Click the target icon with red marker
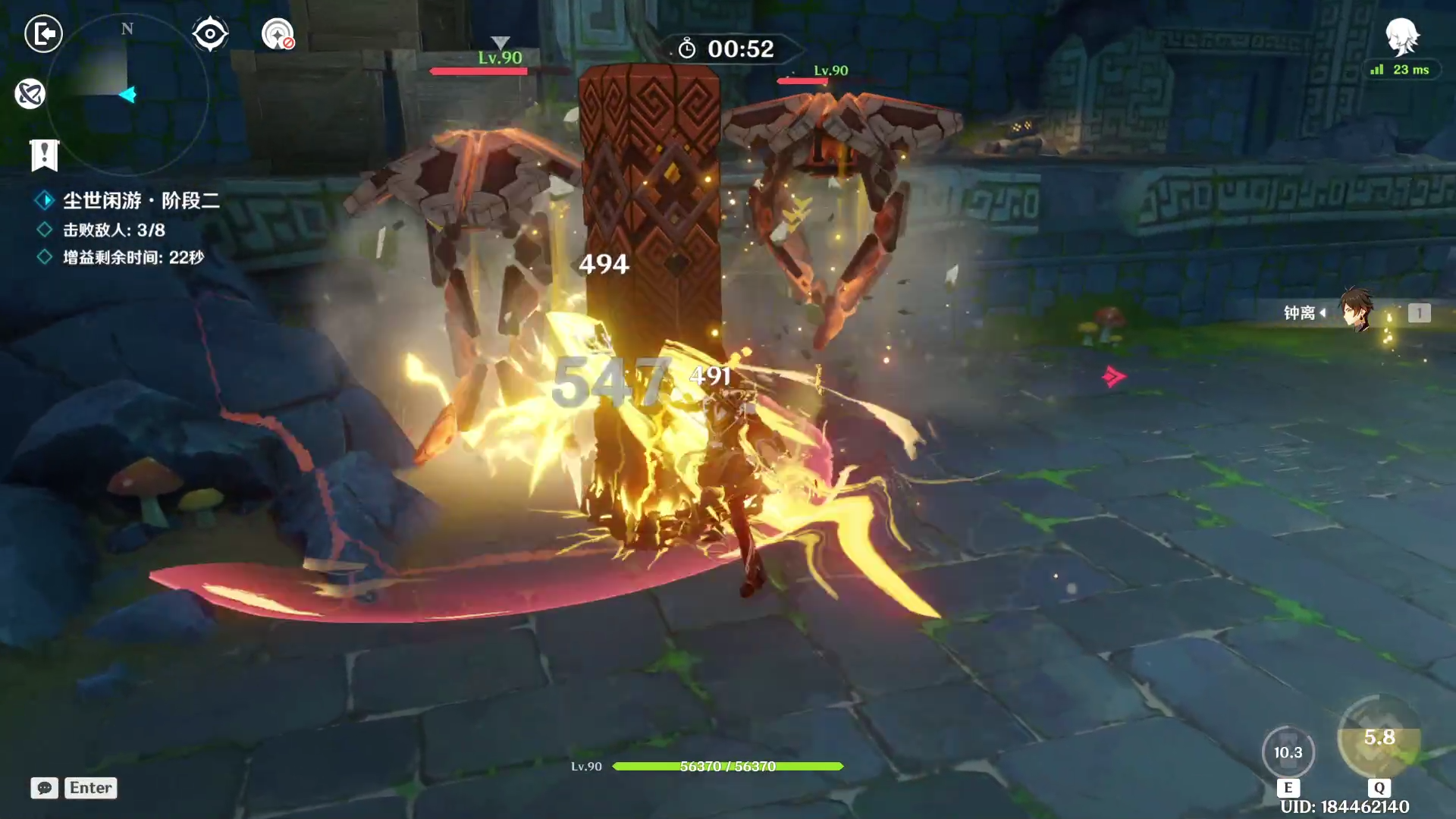The image size is (1456, 819). click(278, 34)
